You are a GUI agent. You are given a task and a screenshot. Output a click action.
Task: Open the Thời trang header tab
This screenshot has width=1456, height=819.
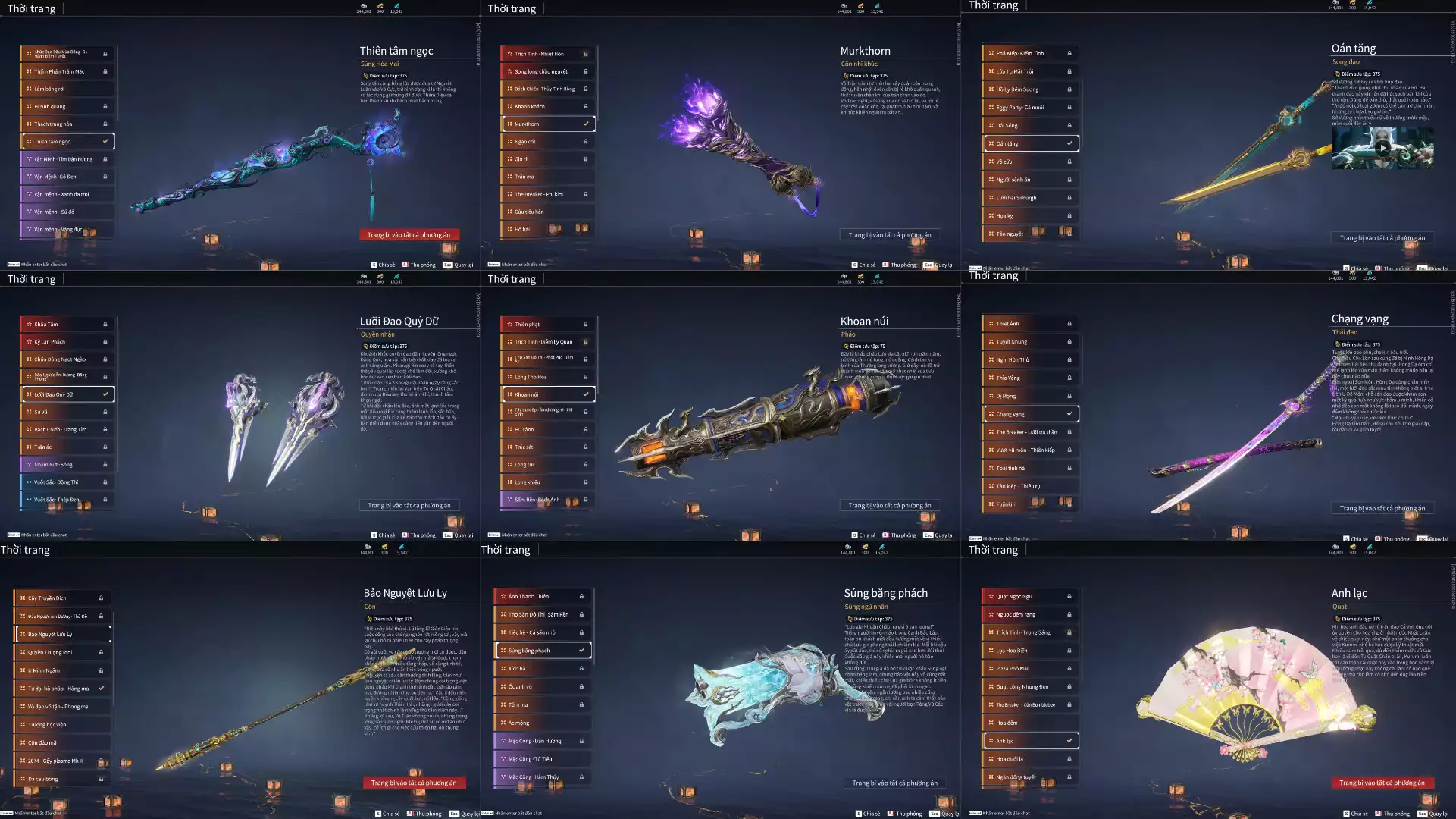click(x=31, y=8)
